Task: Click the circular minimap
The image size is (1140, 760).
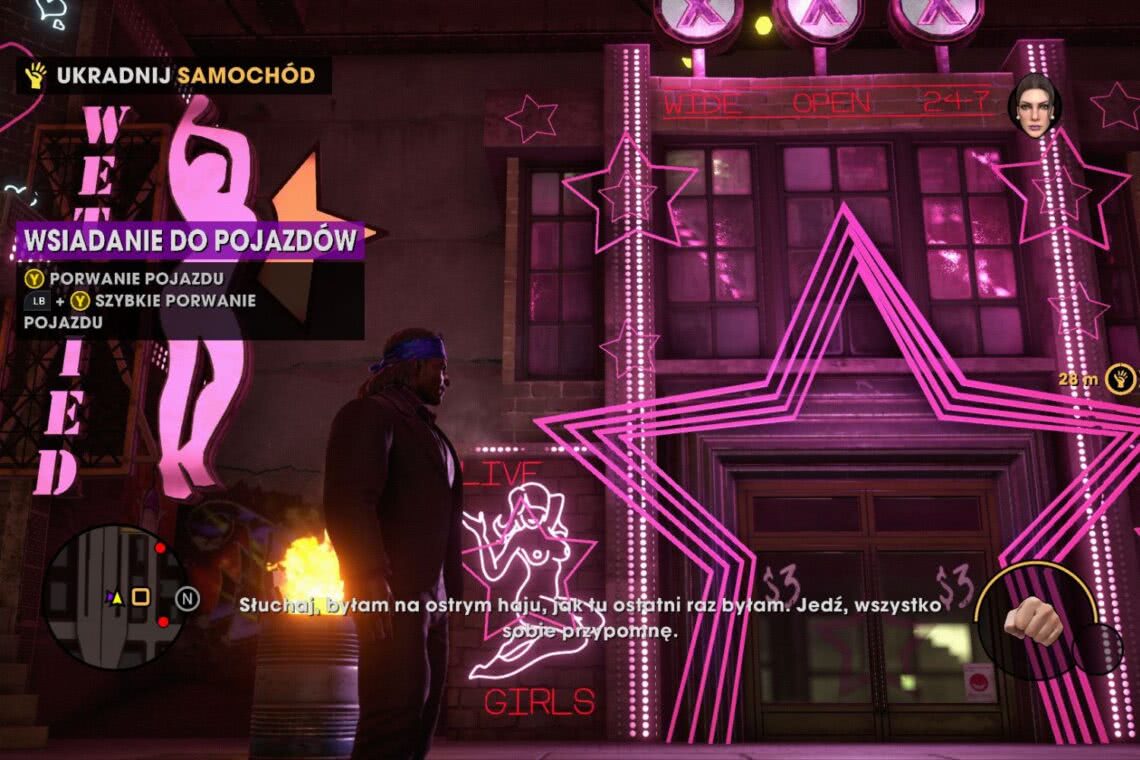Action: tap(114, 597)
